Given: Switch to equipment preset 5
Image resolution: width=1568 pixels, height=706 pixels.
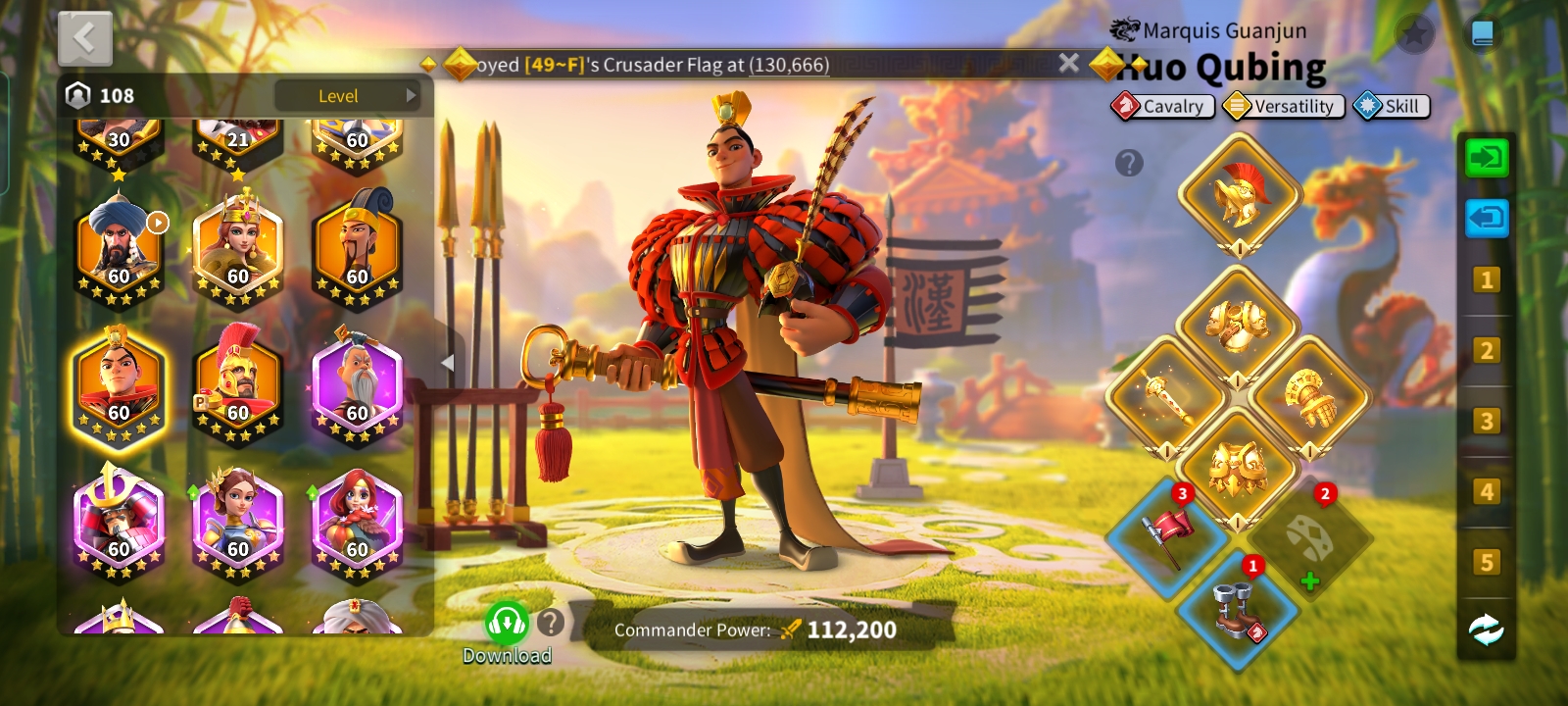Looking at the screenshot, I should point(1486,562).
